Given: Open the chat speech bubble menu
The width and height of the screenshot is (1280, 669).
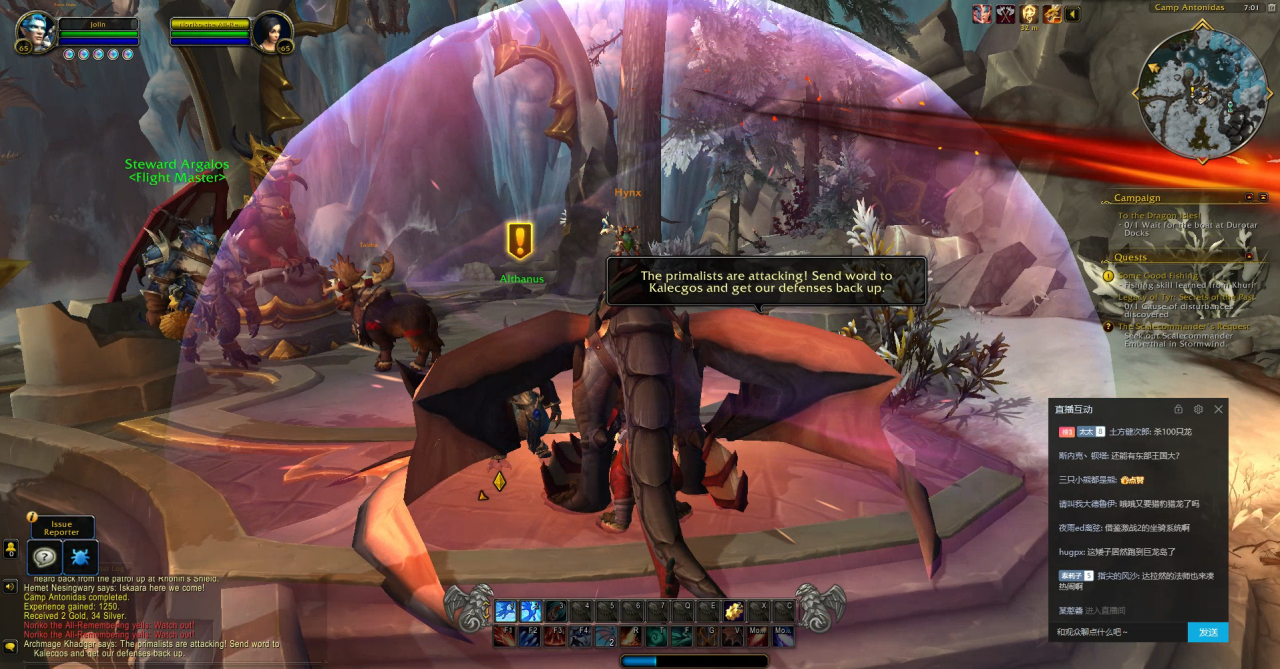Looking at the screenshot, I should click(10, 646).
